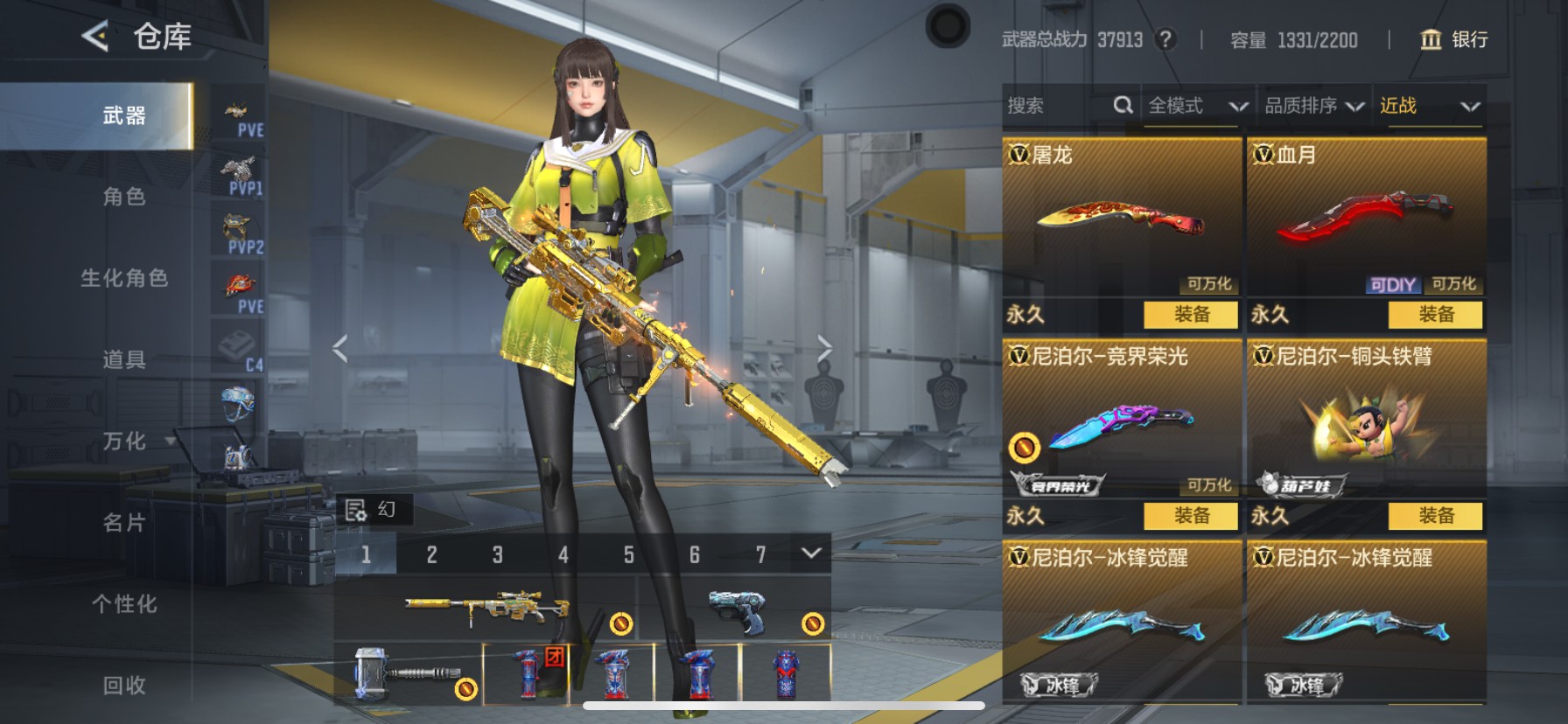Open the 银行 bank
The image size is (1568, 724).
pos(1454,39)
